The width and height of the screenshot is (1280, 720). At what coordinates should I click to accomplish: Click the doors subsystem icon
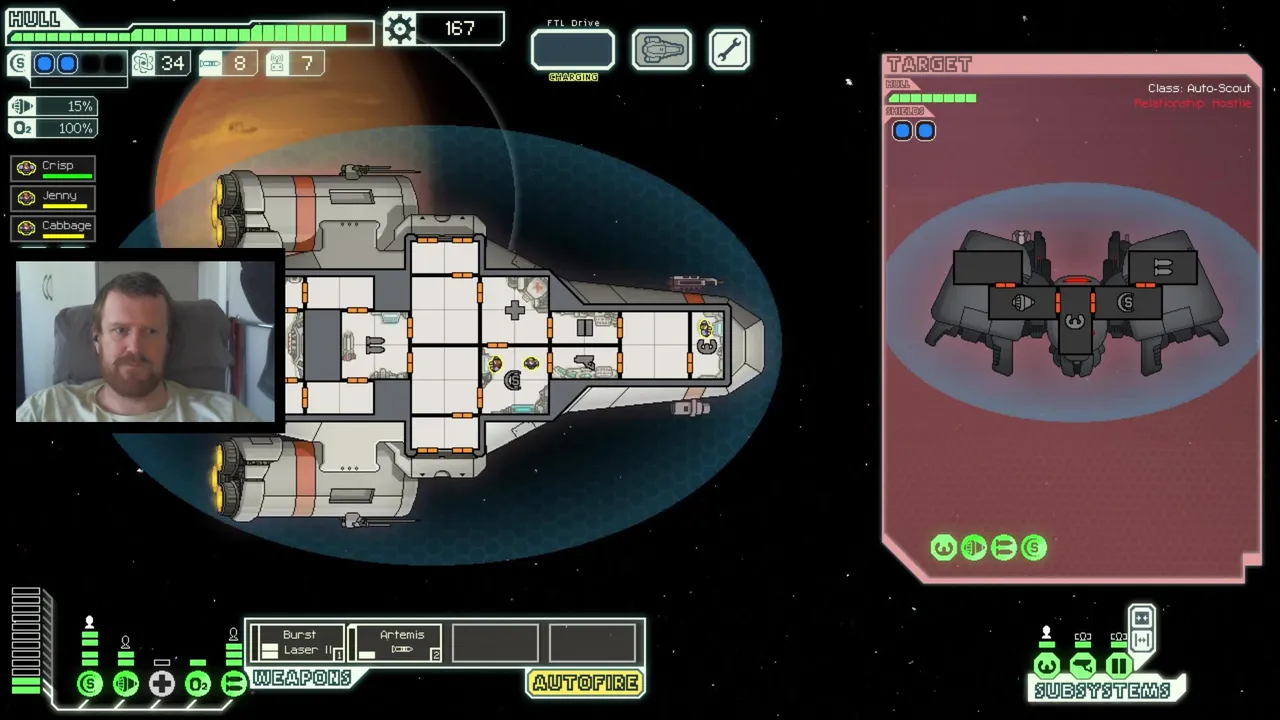click(x=1119, y=666)
